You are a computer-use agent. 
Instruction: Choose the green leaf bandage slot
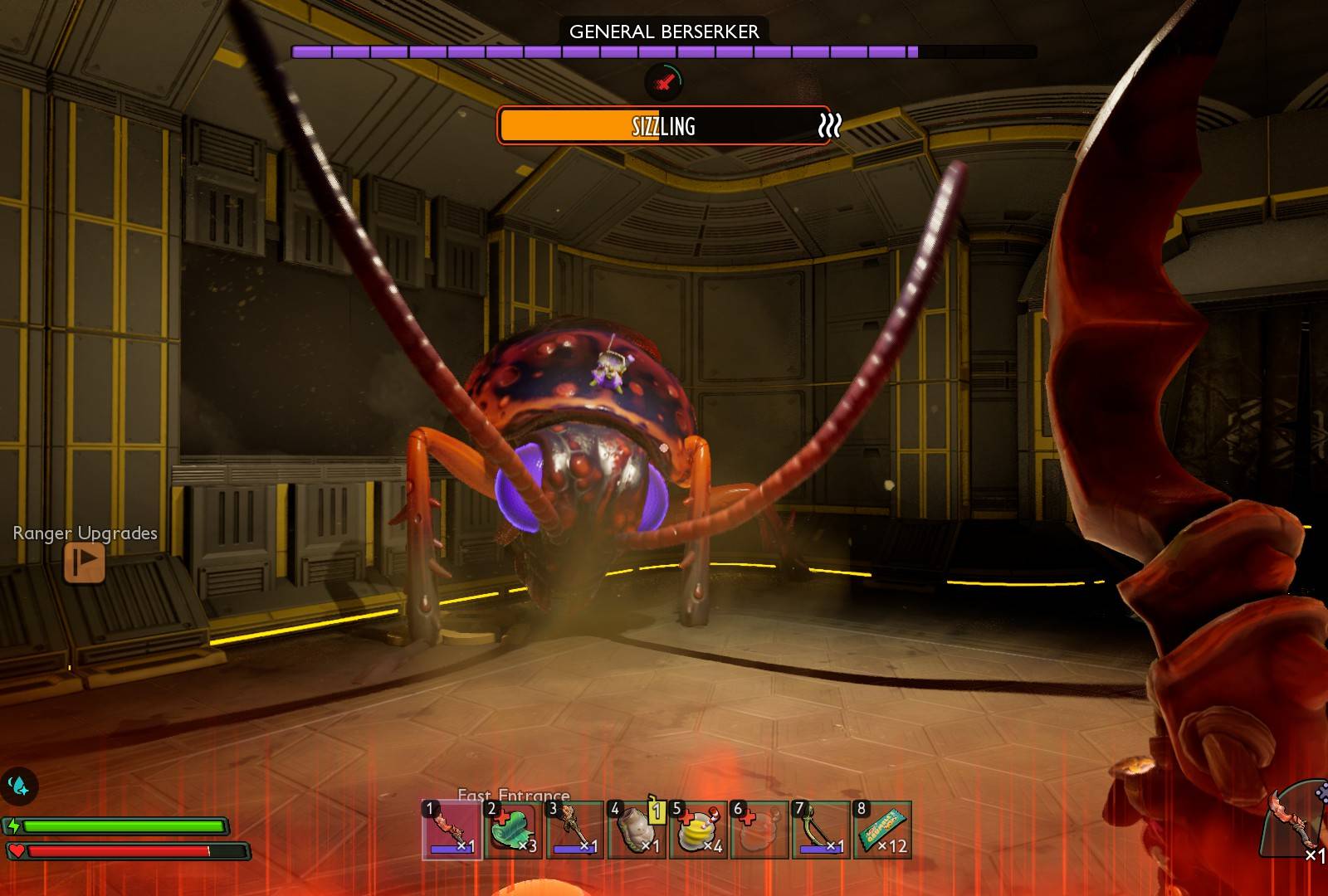coord(513,830)
